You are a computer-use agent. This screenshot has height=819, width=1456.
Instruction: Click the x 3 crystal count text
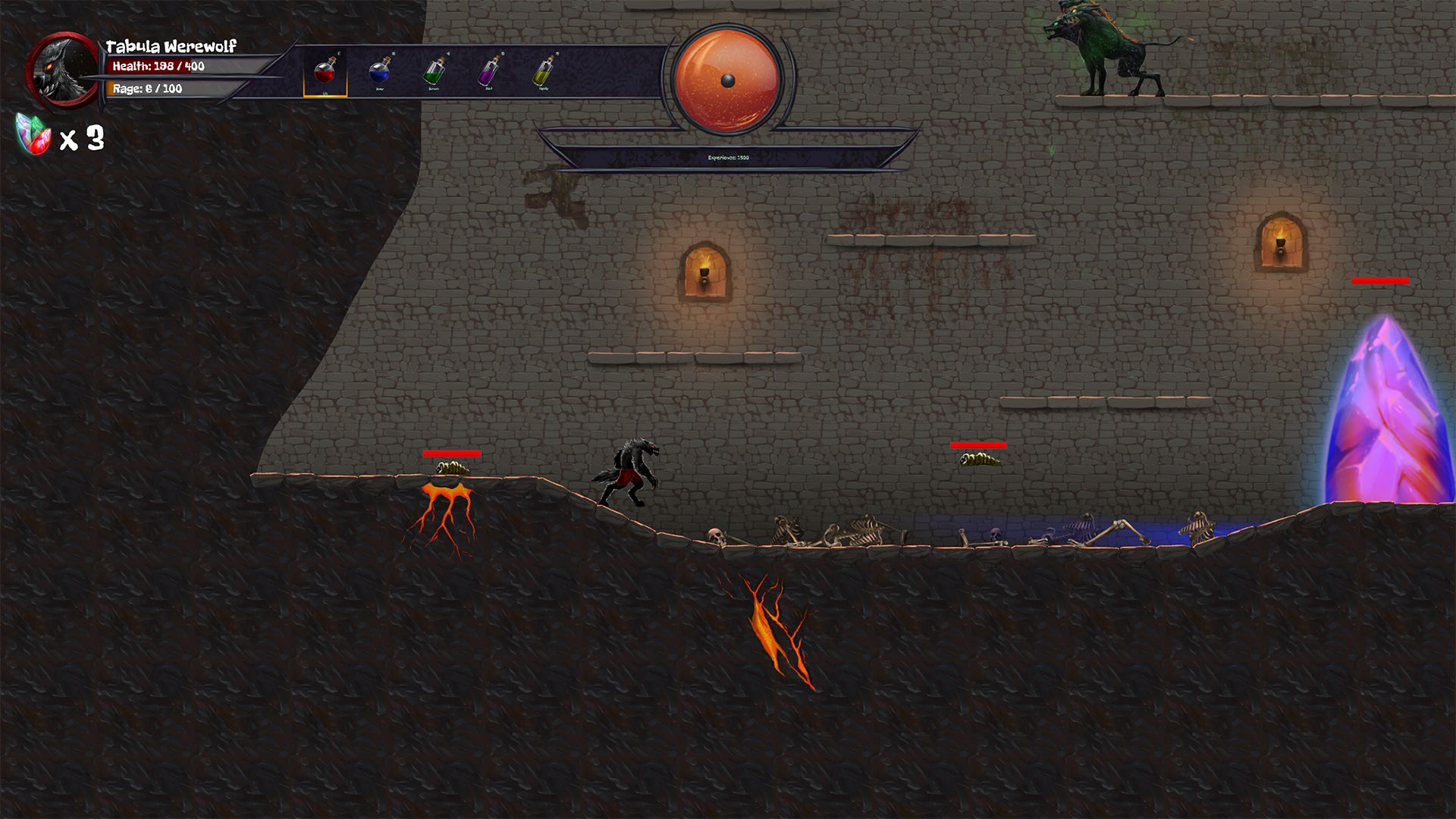coord(83,136)
